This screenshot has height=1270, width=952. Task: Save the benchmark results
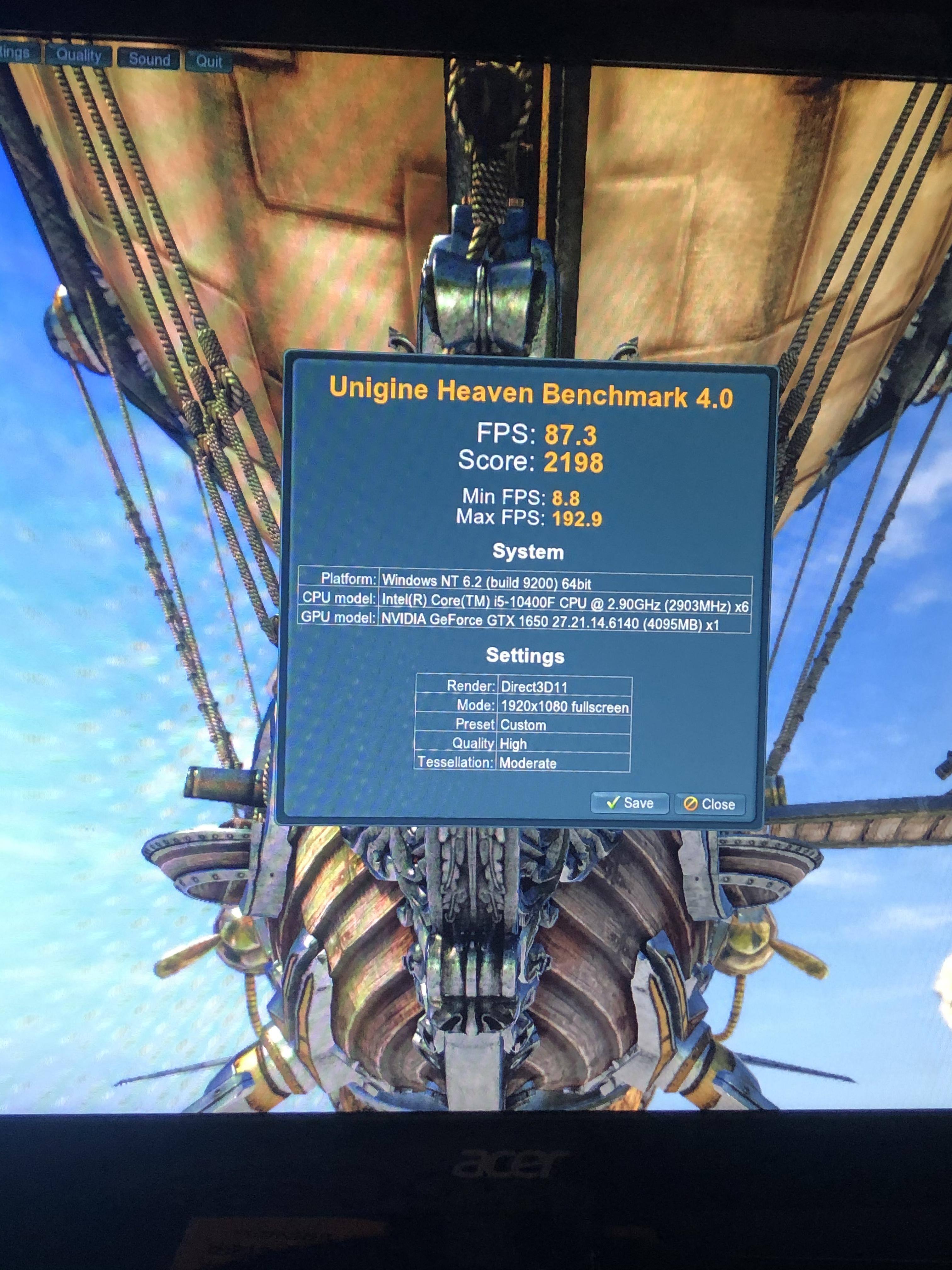[x=630, y=803]
